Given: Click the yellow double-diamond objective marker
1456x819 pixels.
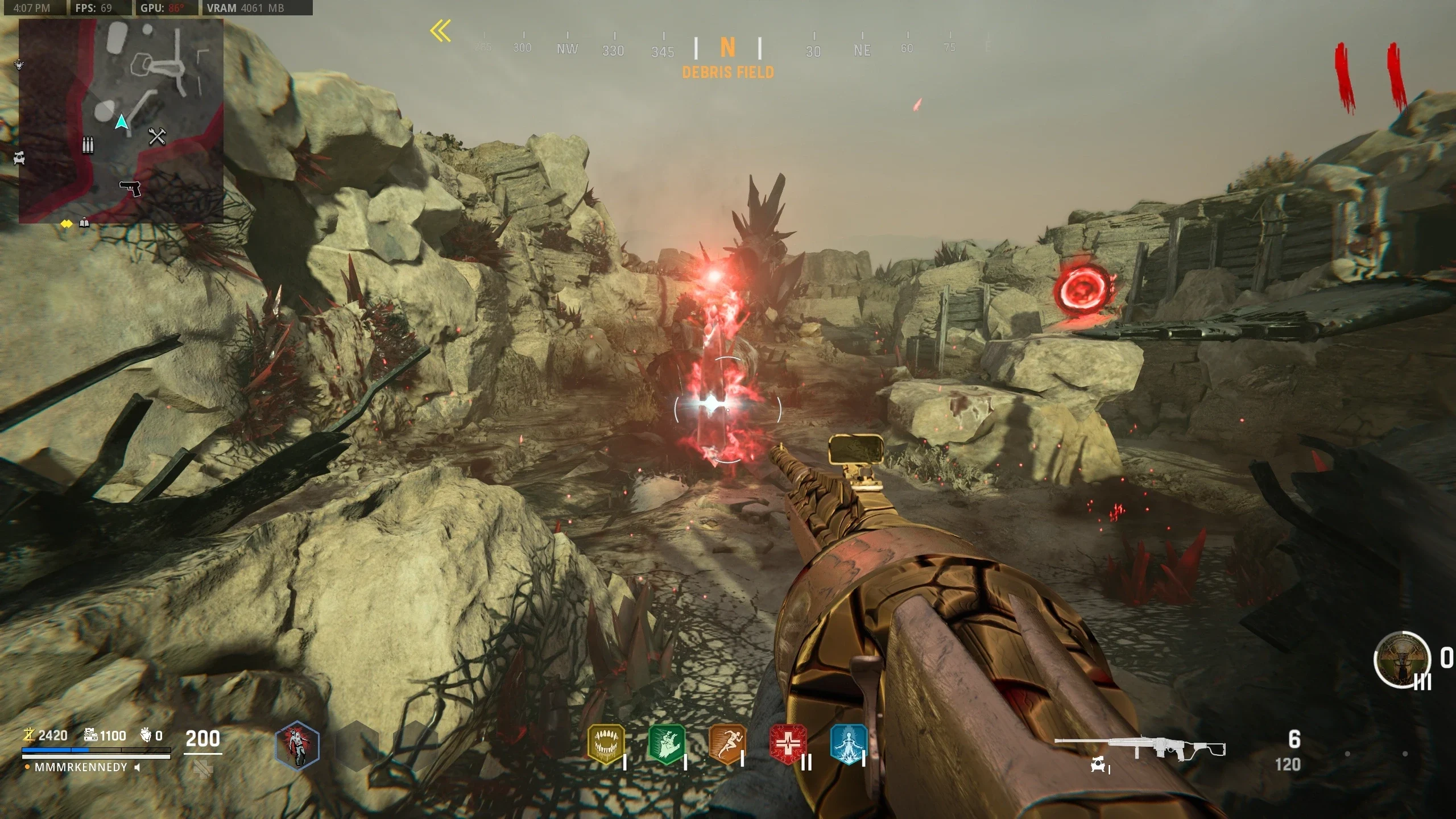Looking at the screenshot, I should (67, 224).
